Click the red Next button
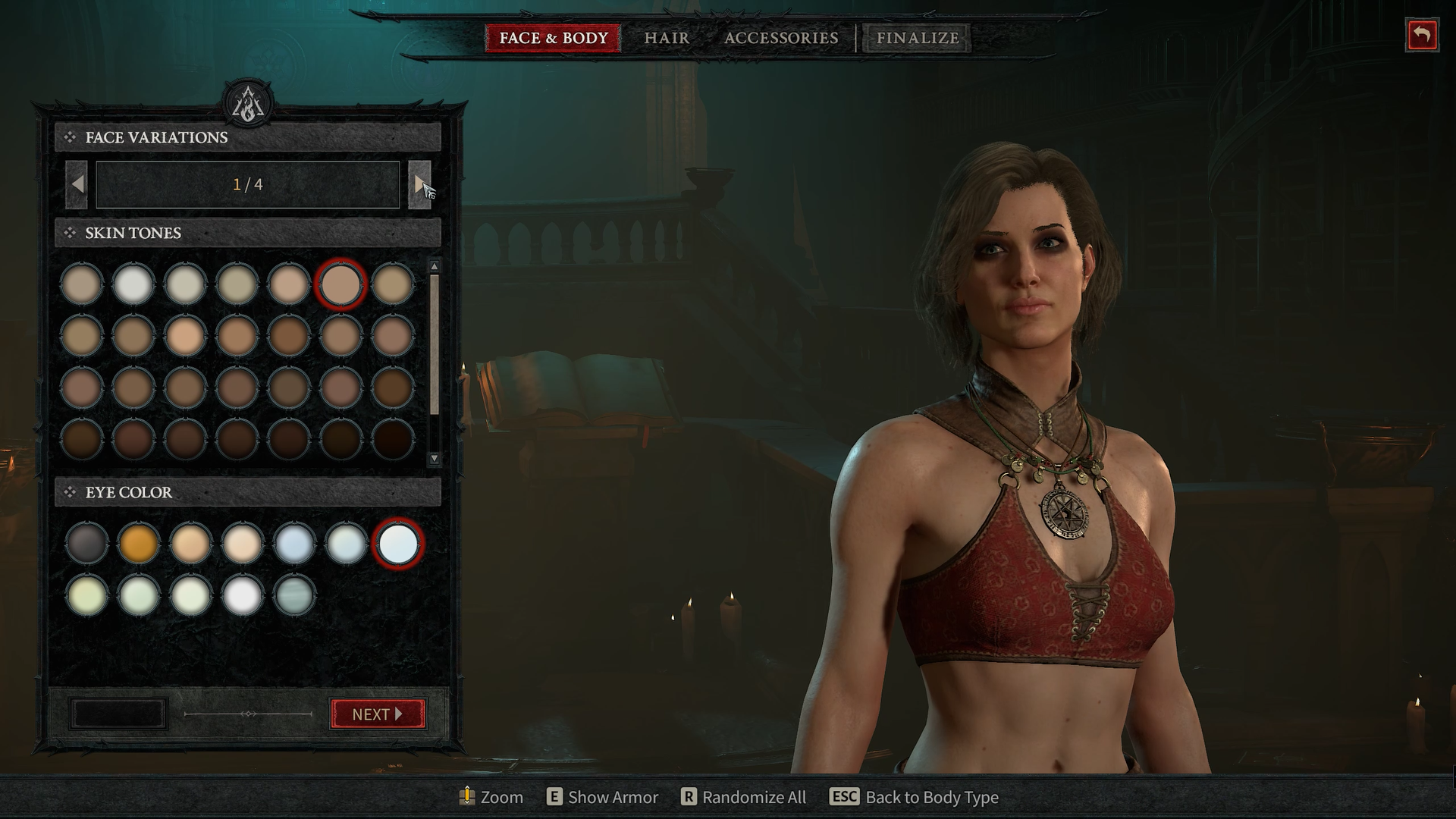1456x819 pixels. point(378,714)
